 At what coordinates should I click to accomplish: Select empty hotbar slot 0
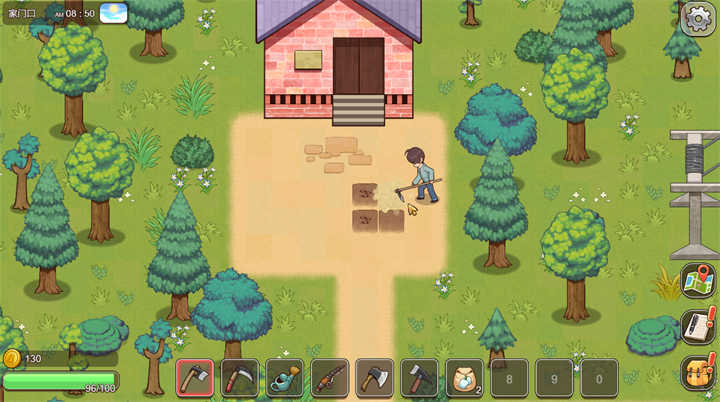point(599,378)
